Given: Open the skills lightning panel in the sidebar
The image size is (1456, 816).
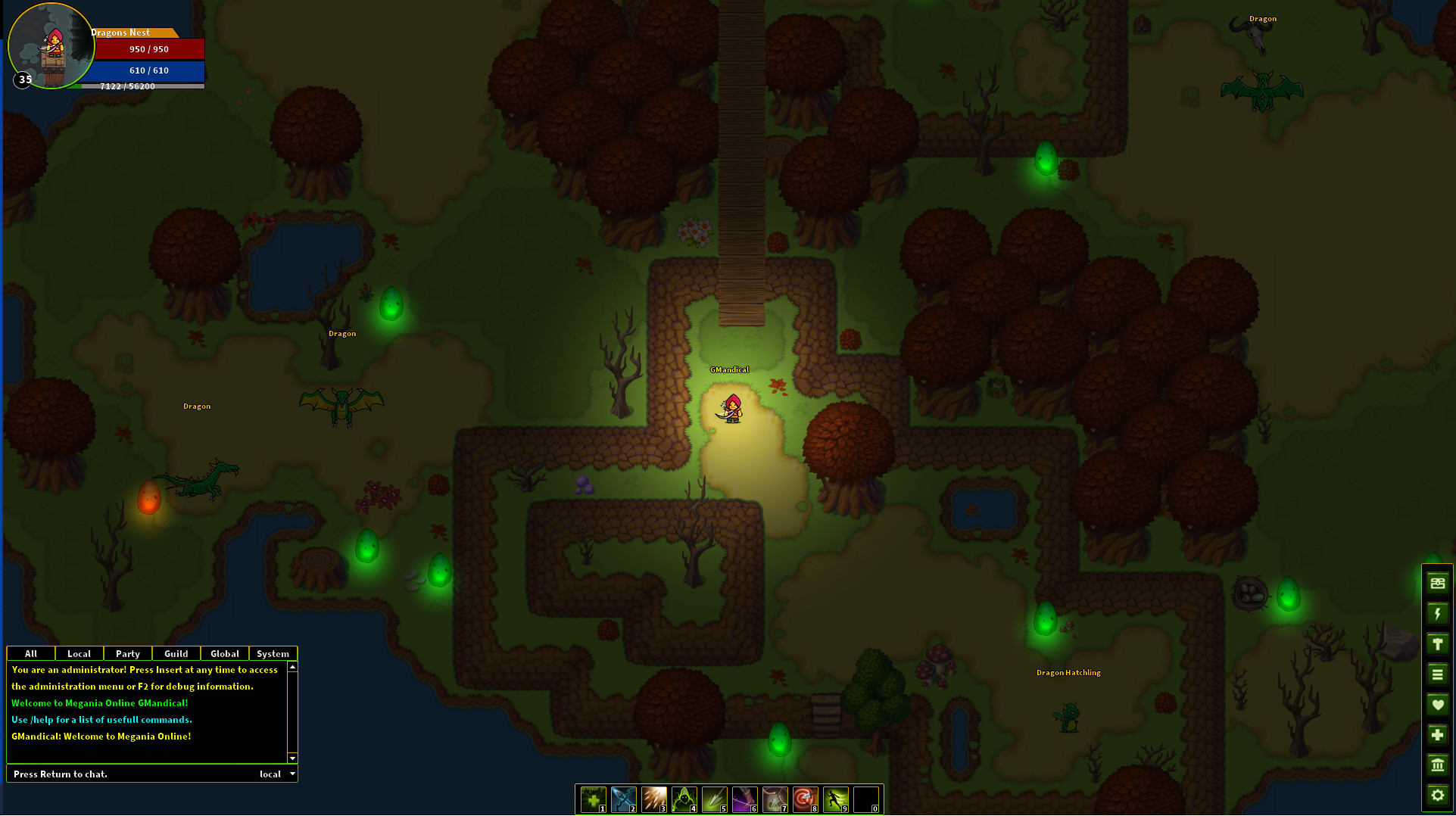Looking at the screenshot, I should click(1437, 613).
